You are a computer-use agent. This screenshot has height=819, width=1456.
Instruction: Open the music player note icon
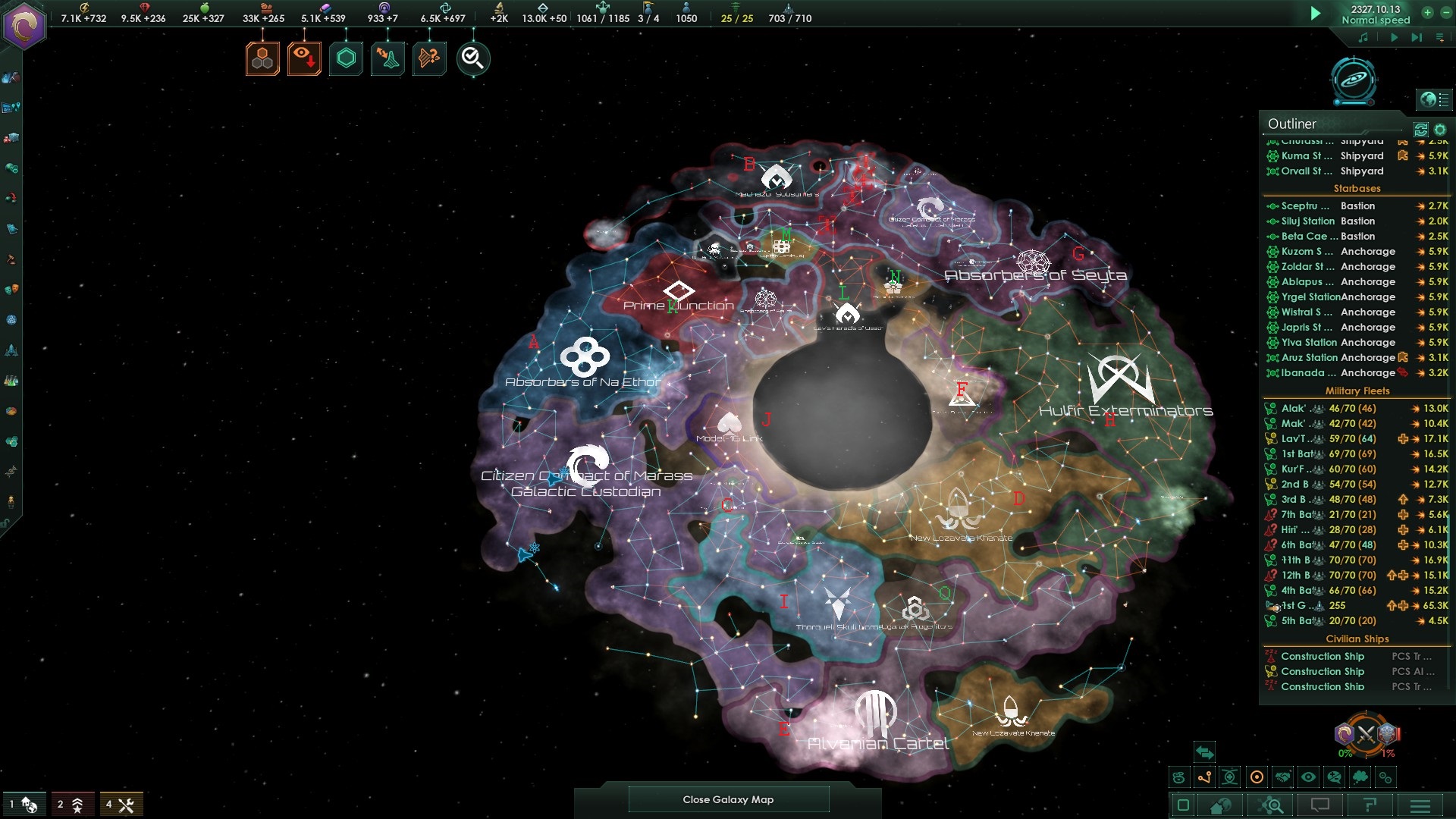[1363, 37]
